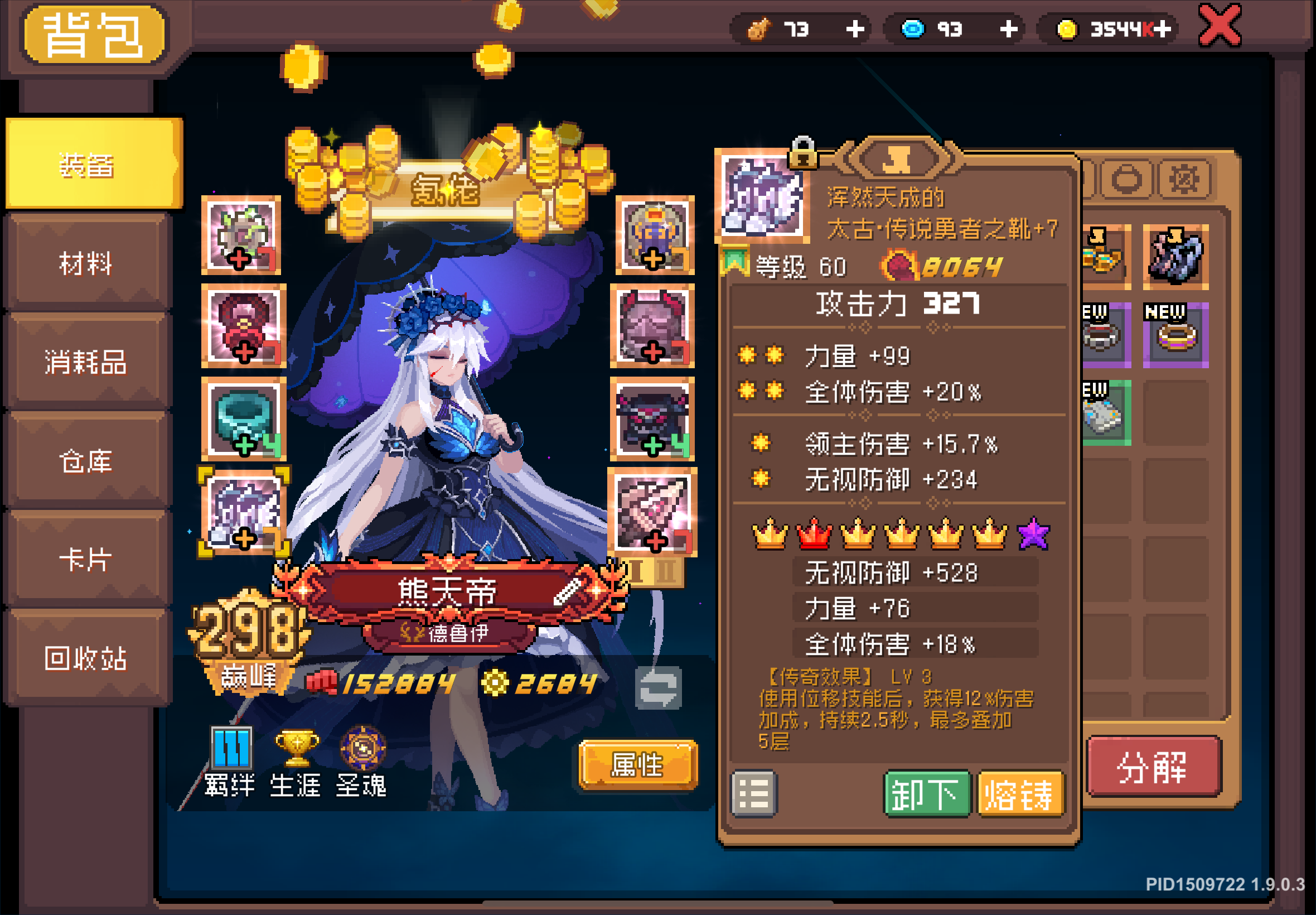Click the plus button next to diamond currency
This screenshot has height=915, width=1316.
[1008, 29]
